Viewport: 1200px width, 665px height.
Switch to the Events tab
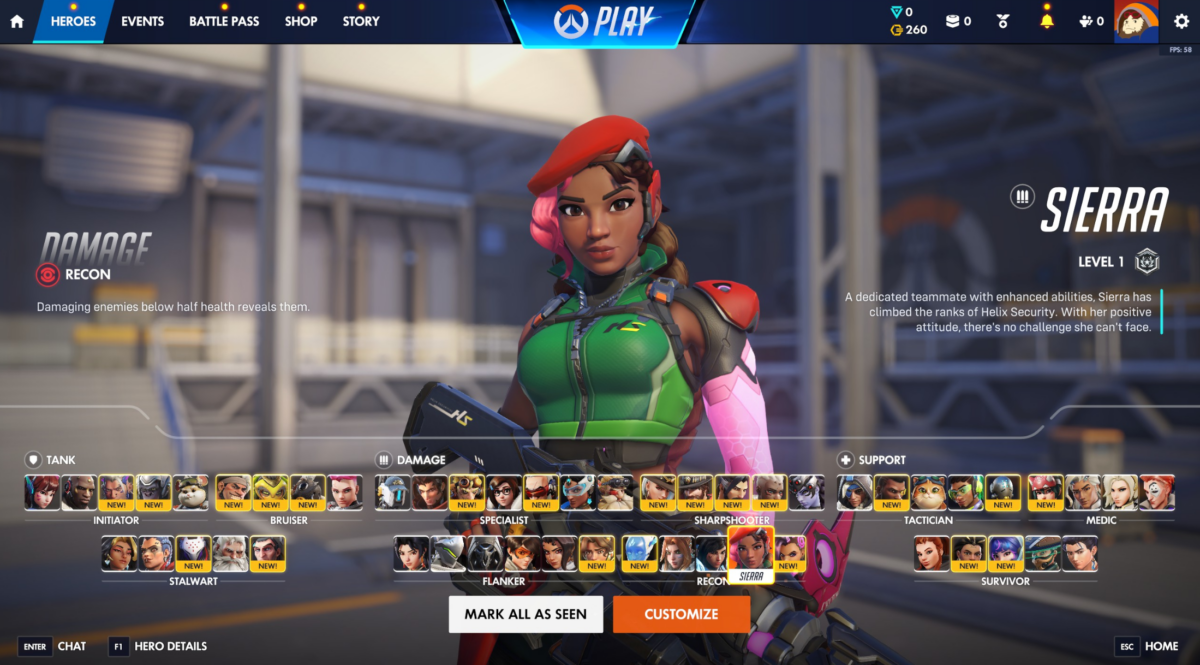pos(143,21)
